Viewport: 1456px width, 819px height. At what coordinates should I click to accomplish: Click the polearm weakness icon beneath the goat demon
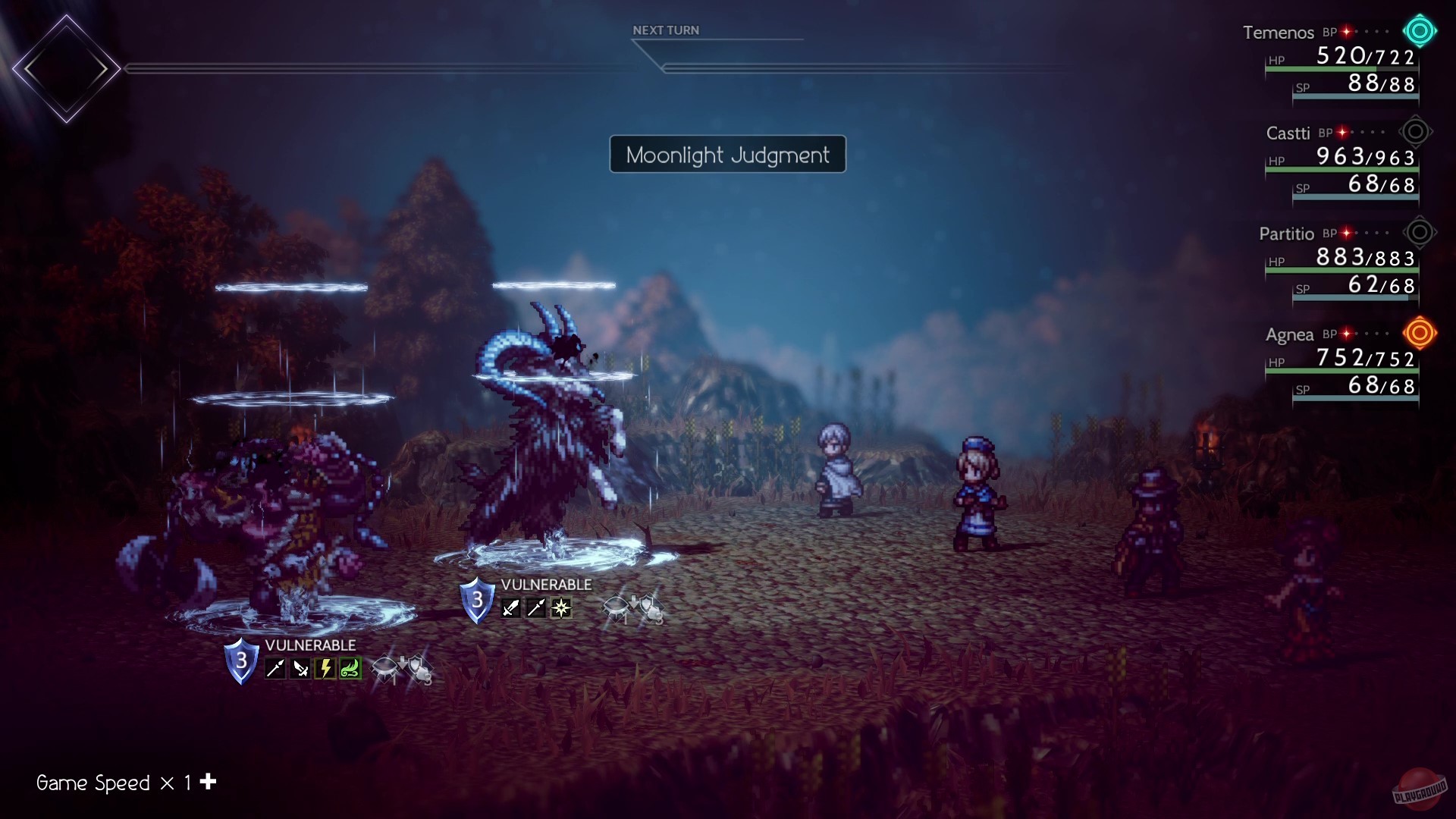click(x=535, y=608)
